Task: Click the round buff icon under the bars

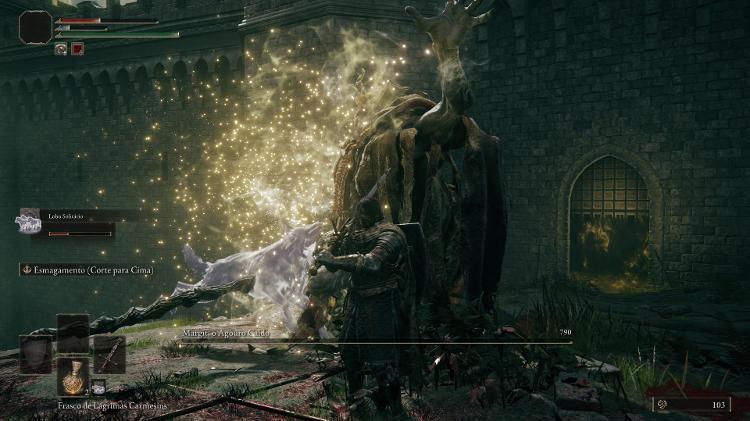Action: coord(61,48)
